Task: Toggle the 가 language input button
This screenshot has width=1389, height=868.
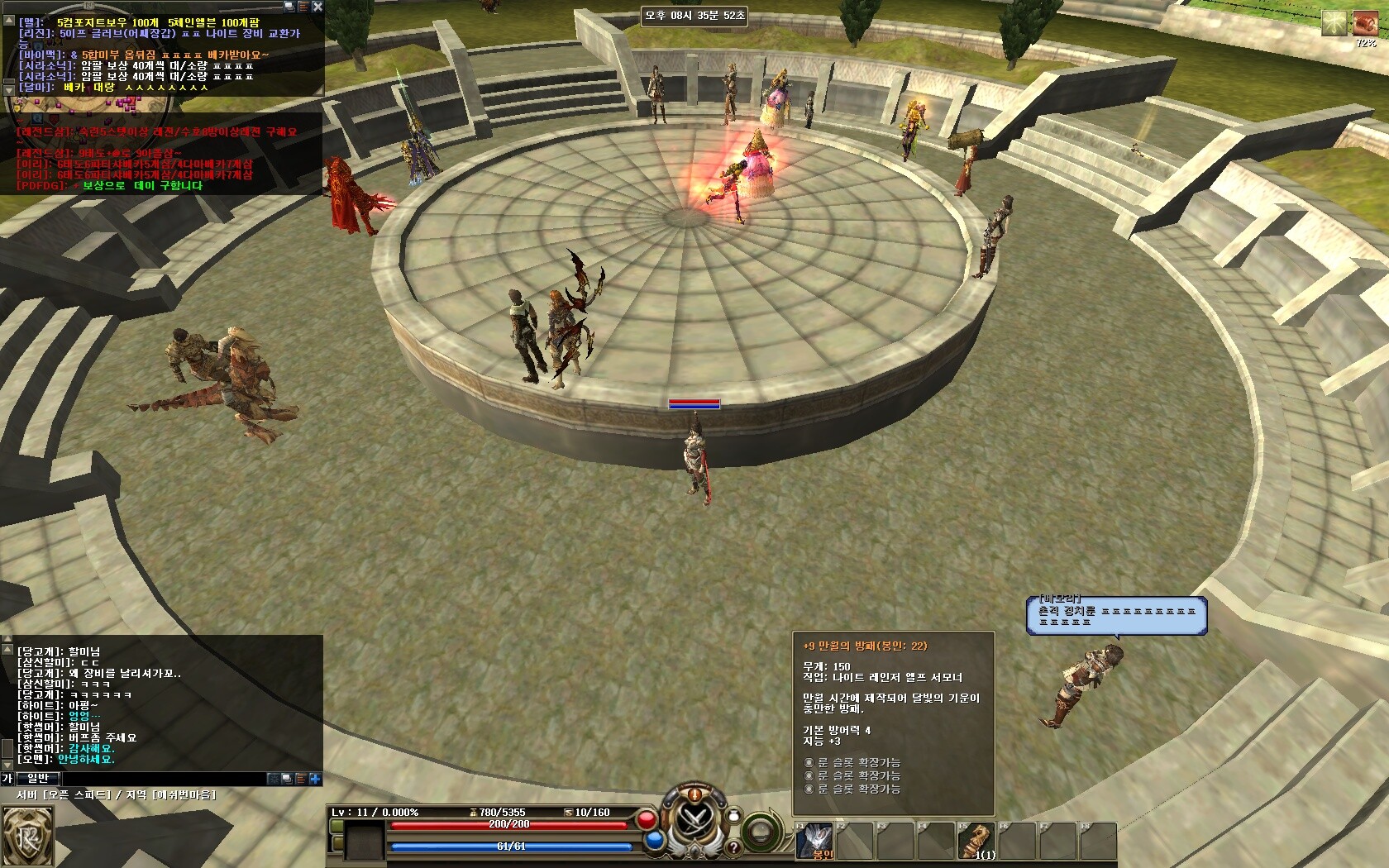Action: click(7, 778)
